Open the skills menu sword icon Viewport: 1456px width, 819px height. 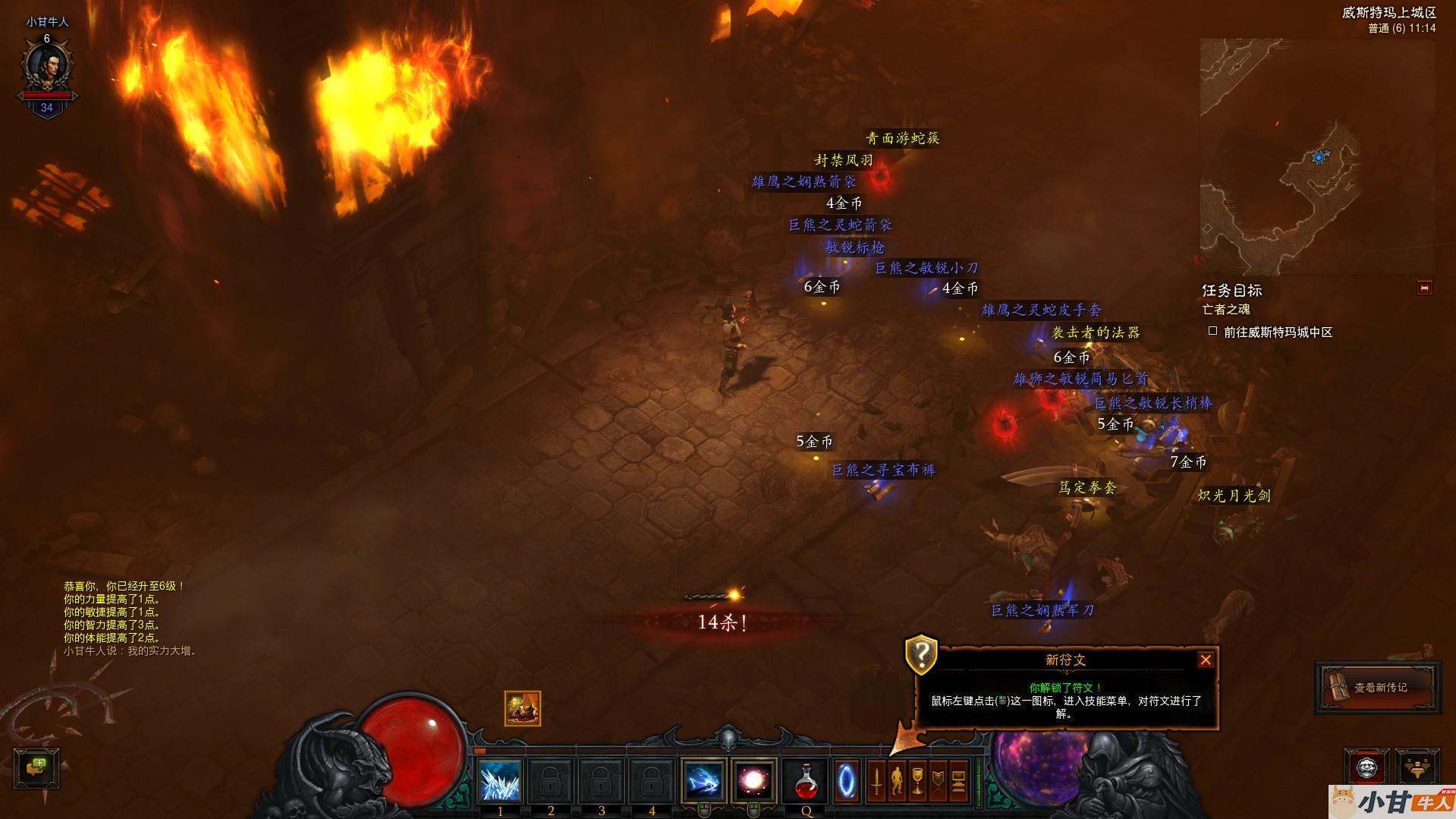point(877,781)
